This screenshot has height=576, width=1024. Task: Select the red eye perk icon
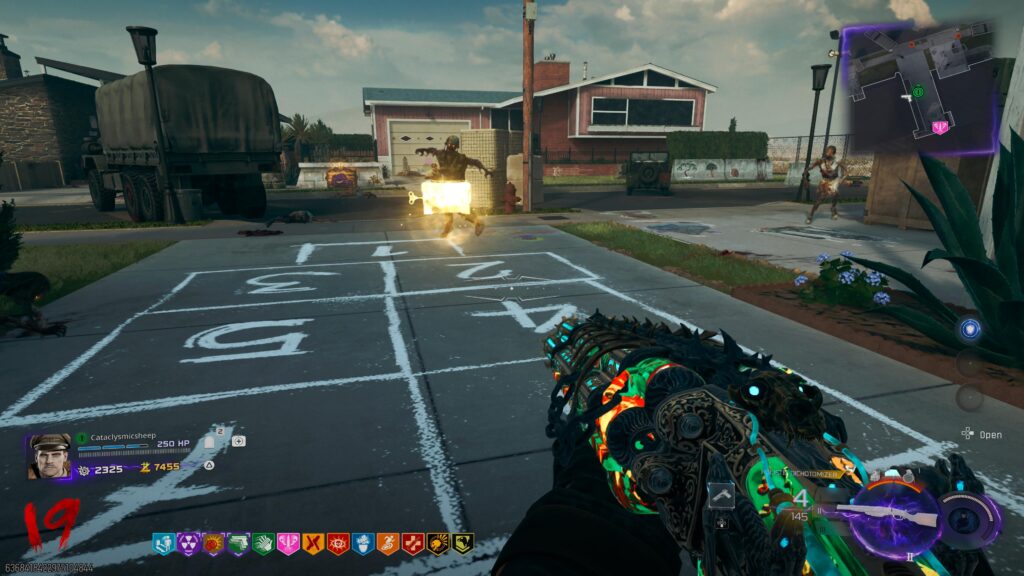[338, 544]
